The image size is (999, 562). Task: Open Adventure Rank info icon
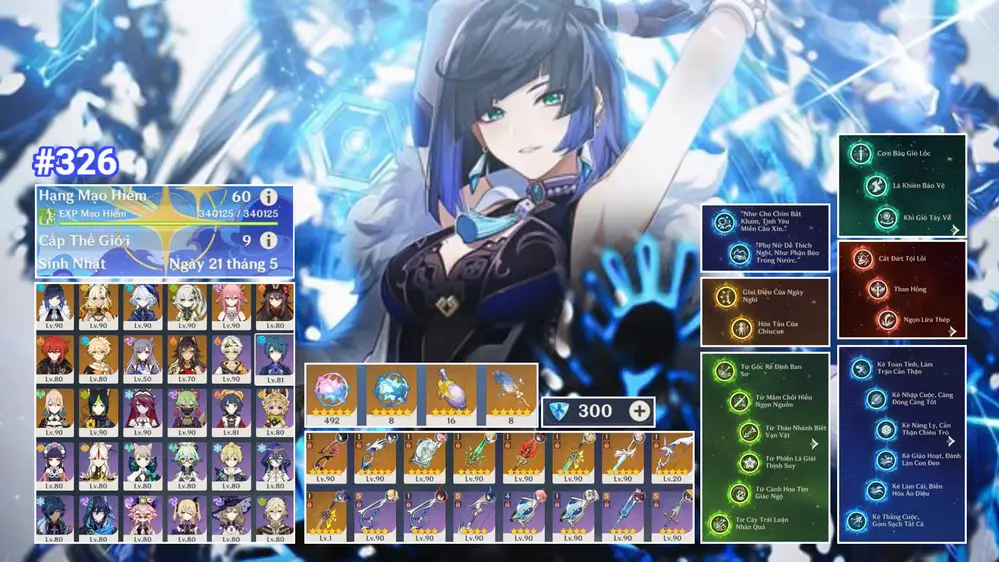pos(268,197)
